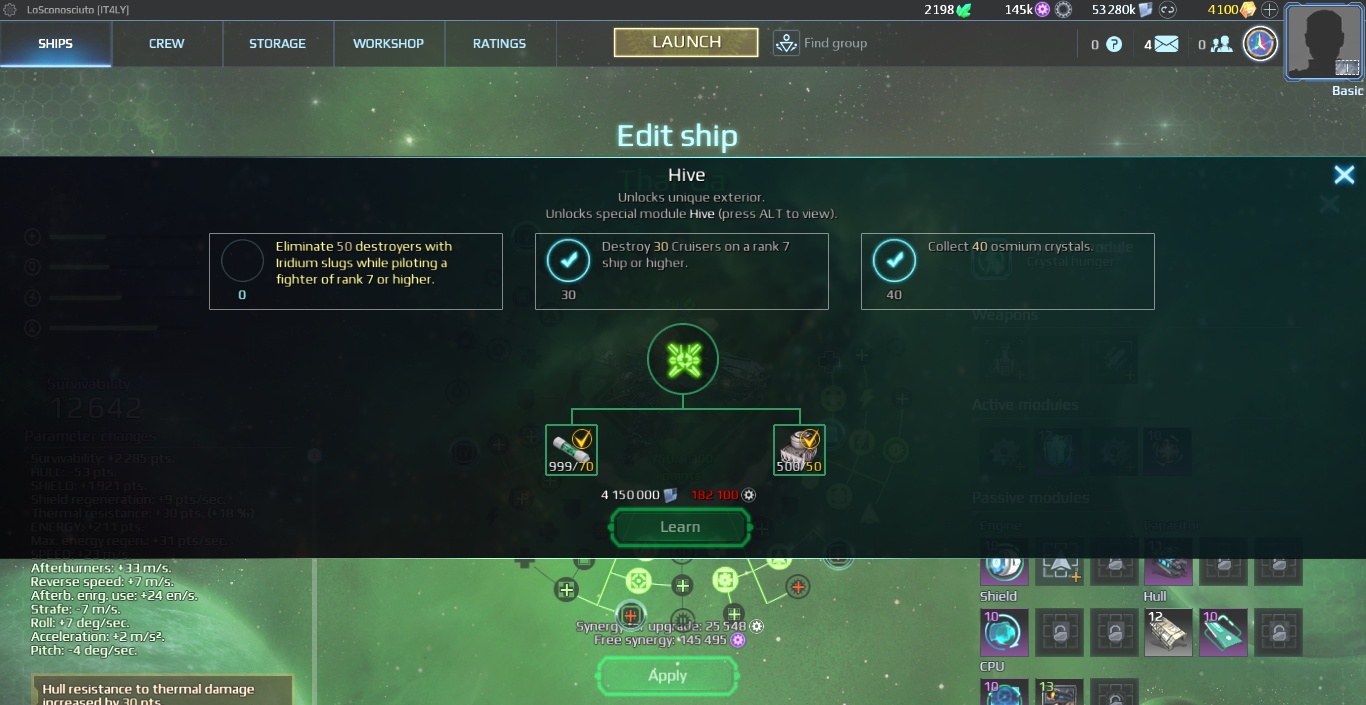Open the mail envelope icon
This screenshot has width=1366, height=705.
(1166, 44)
